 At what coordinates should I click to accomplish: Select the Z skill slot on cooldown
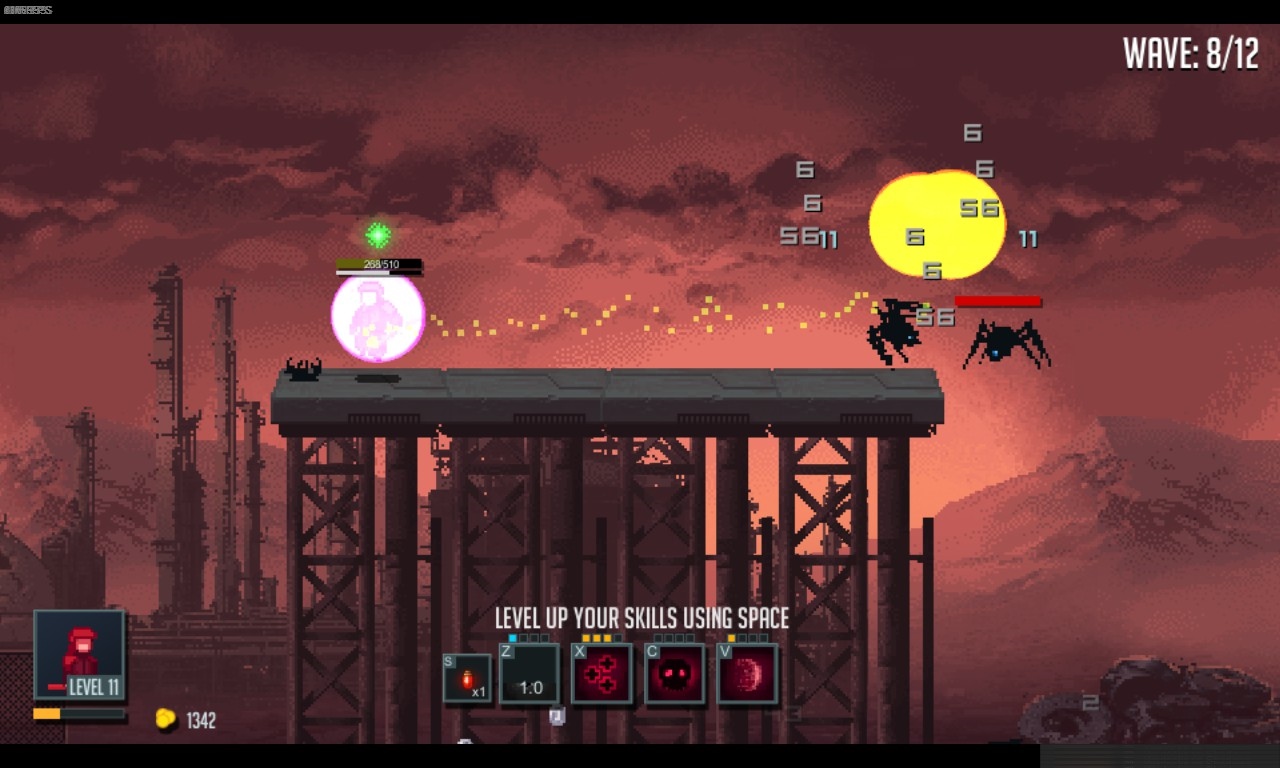click(530, 675)
